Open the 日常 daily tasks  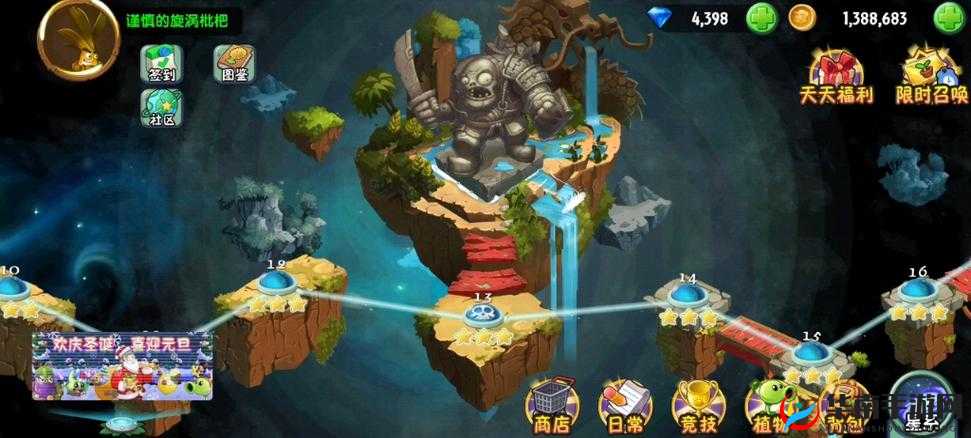(x=620, y=405)
